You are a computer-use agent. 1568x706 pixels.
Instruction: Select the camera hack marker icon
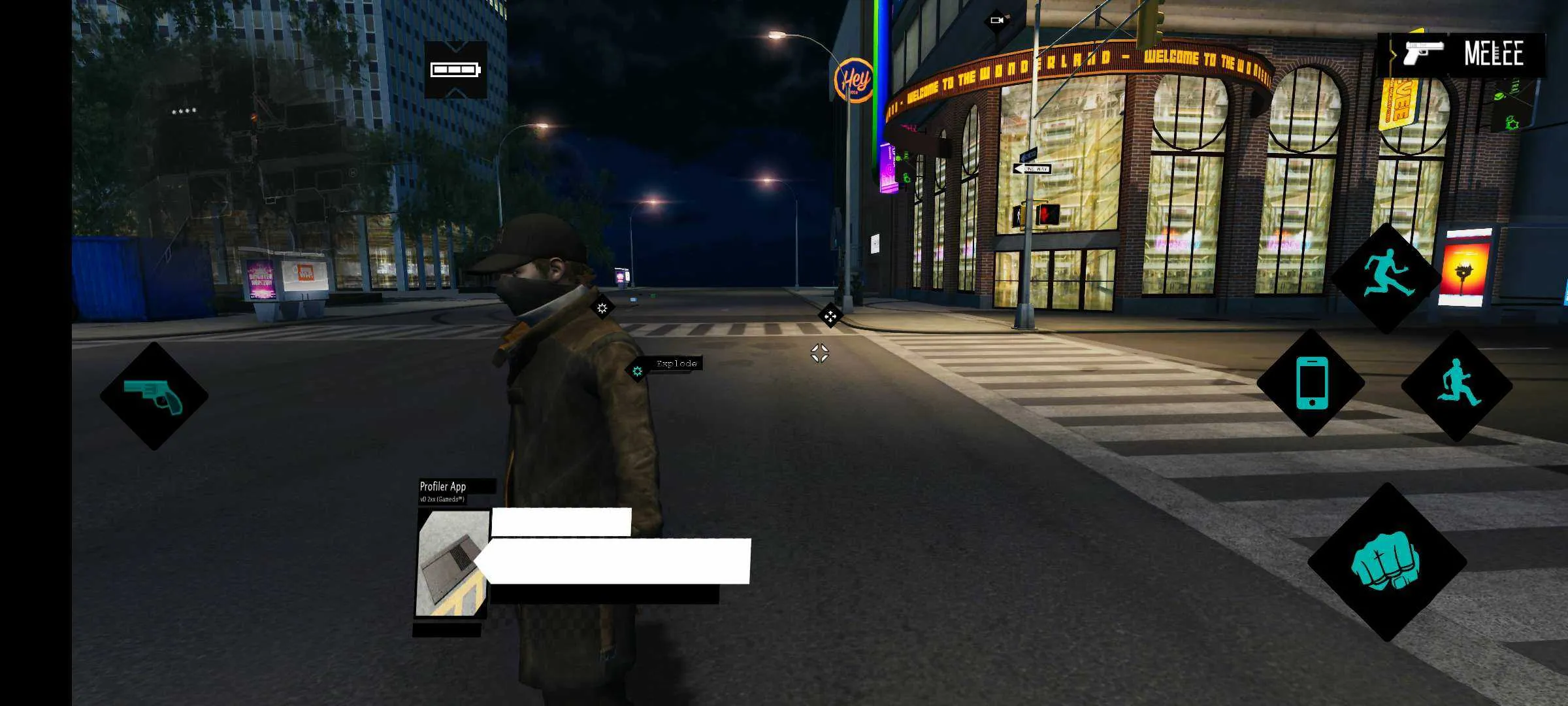pos(996,20)
